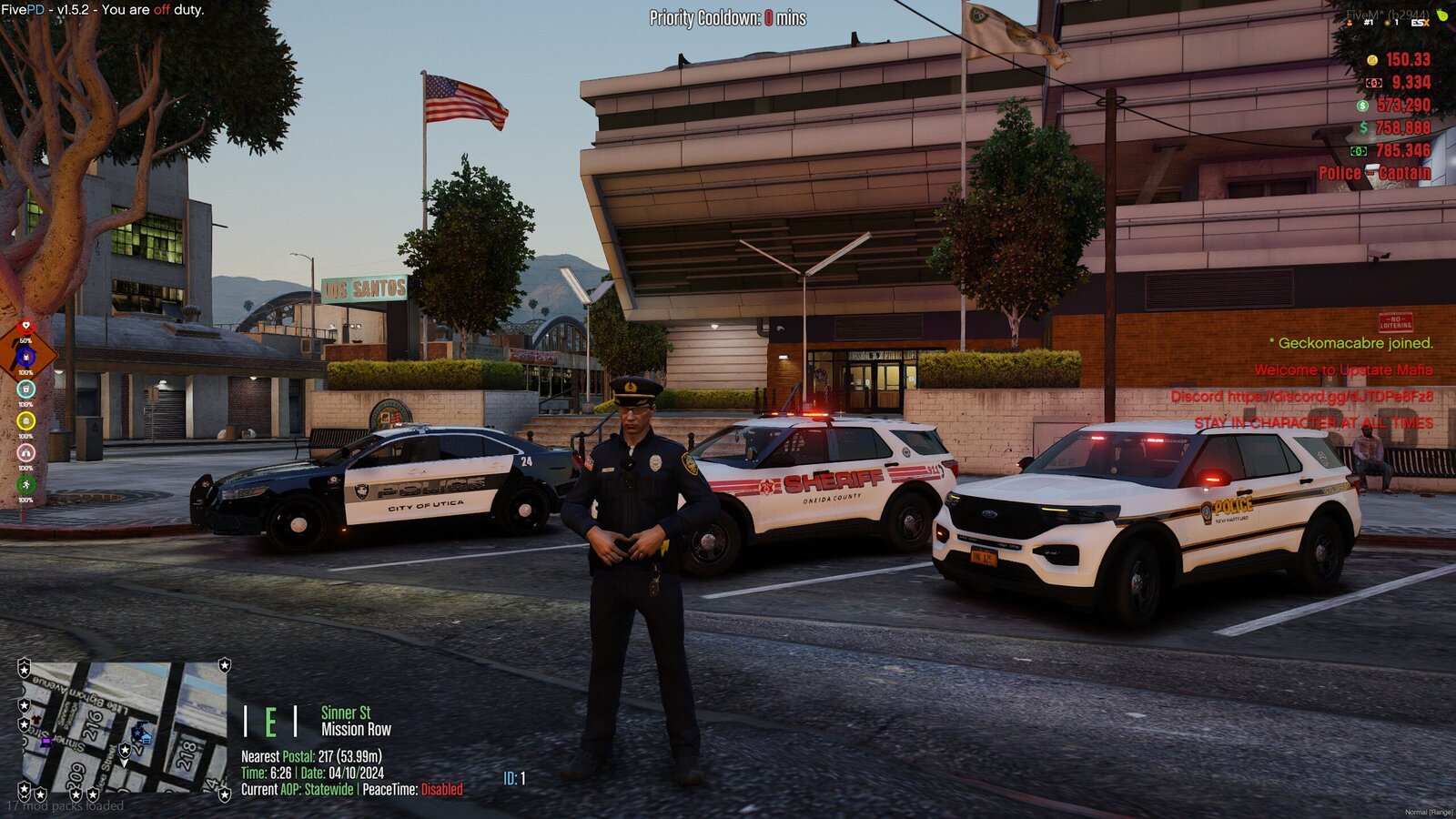Select the yellow burger hunger icon
The width and height of the screenshot is (1456, 819).
(25, 420)
